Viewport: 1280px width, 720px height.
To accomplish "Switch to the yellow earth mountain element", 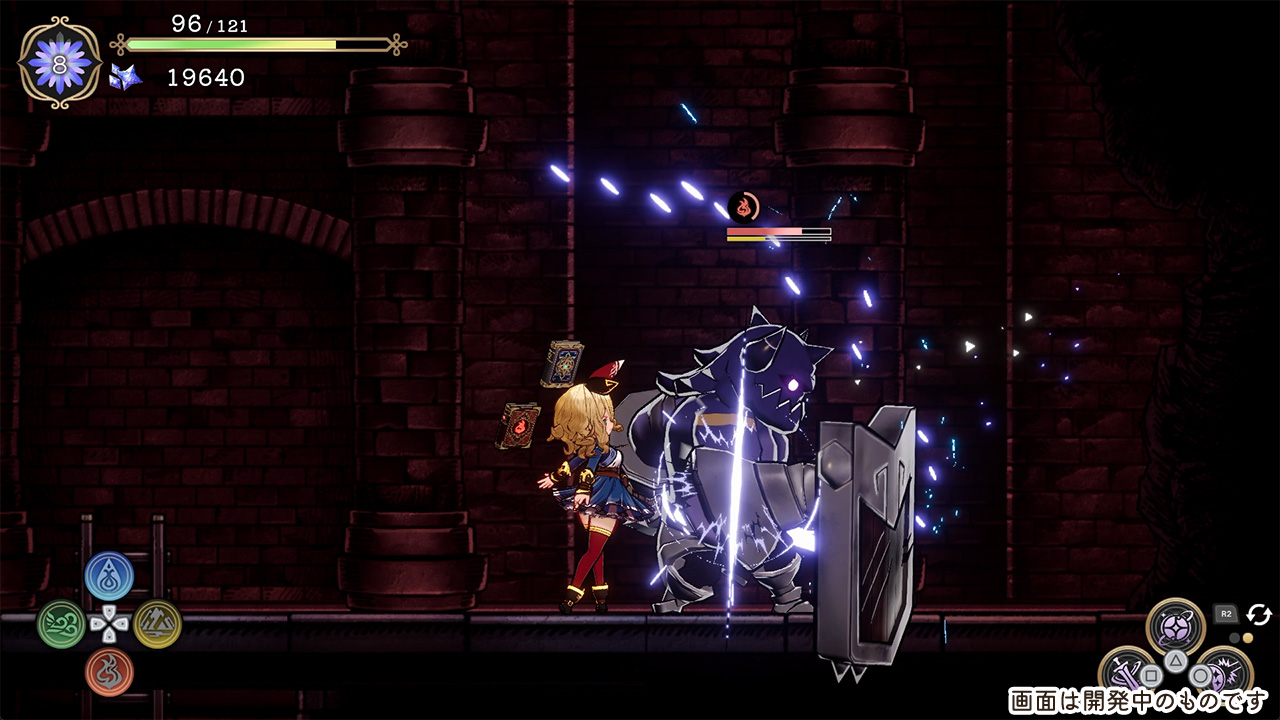I will (x=157, y=624).
